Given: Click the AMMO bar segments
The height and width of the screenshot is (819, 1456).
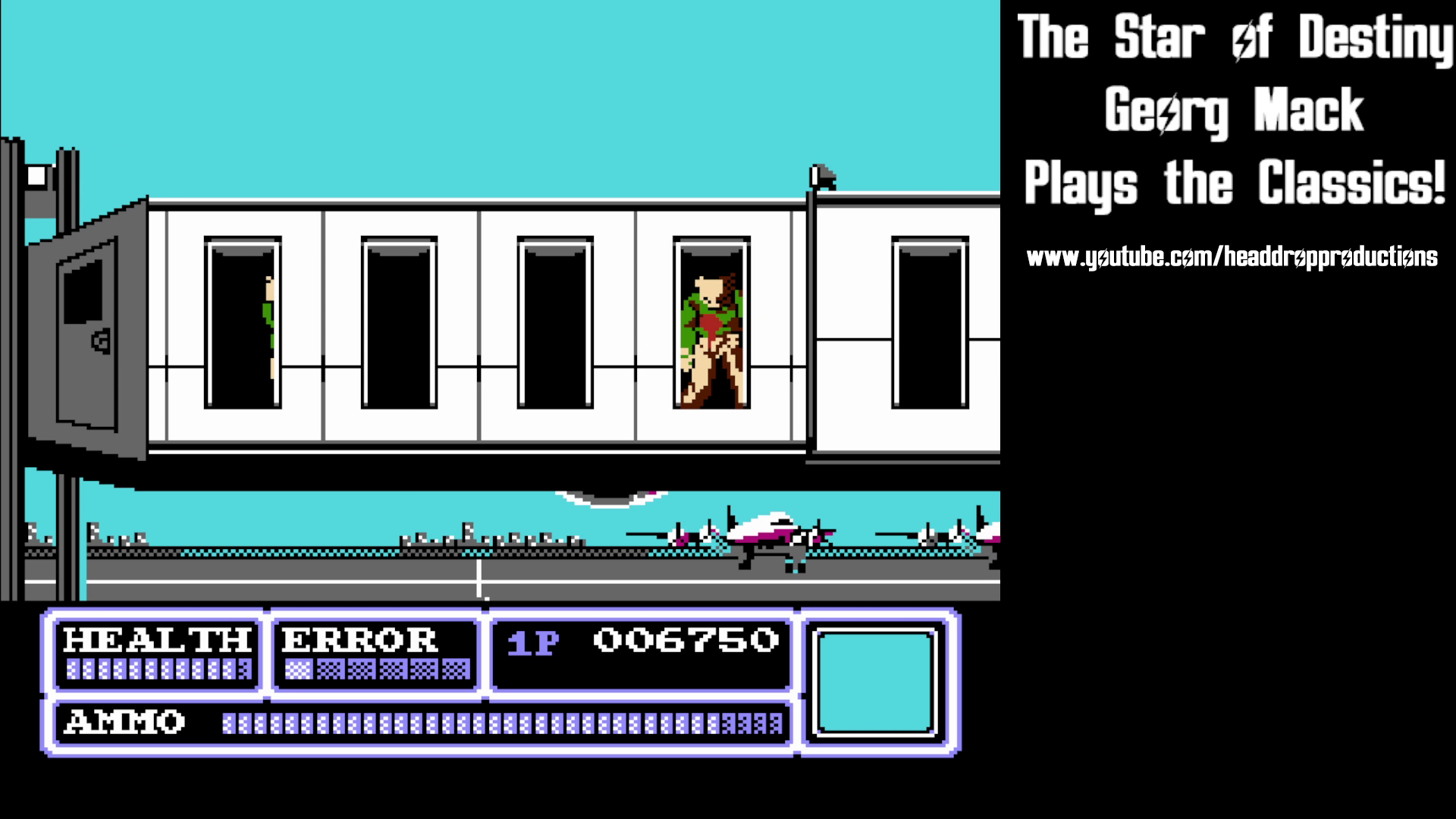Looking at the screenshot, I should tap(500, 722).
